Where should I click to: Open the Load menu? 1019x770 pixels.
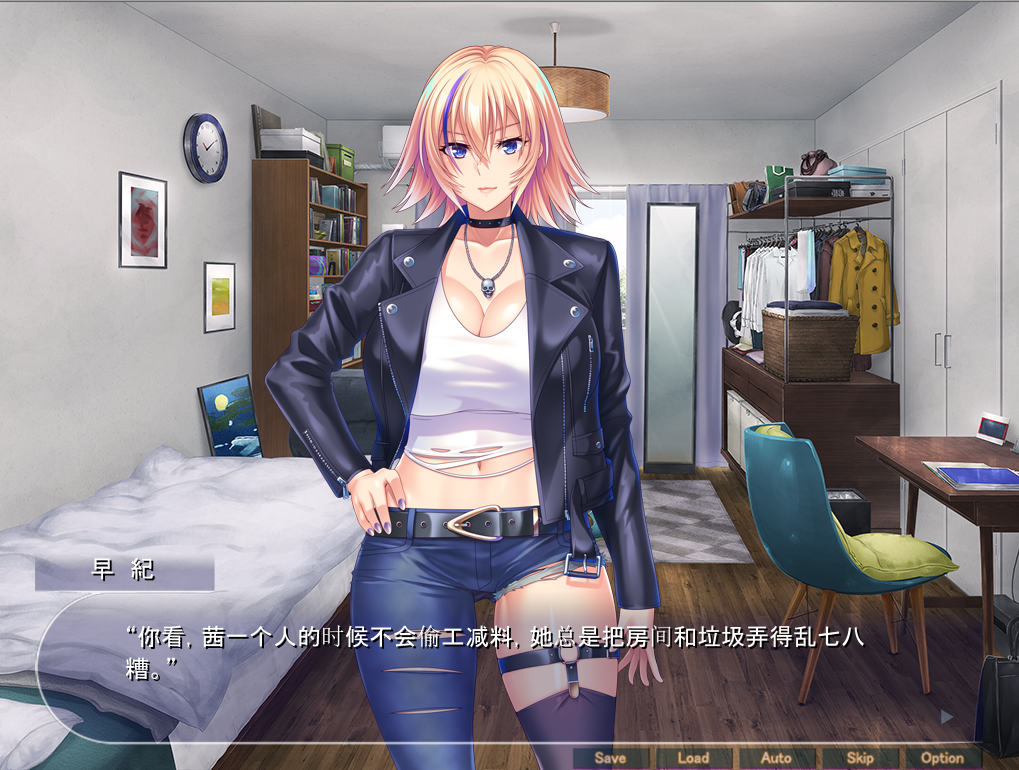pos(693,758)
